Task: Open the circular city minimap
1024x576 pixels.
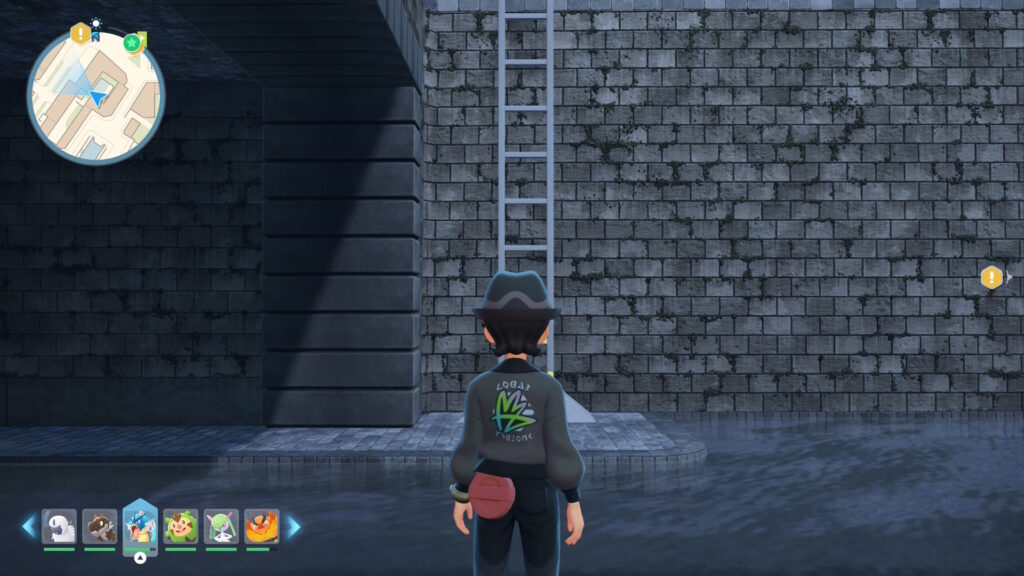Action: (x=96, y=97)
